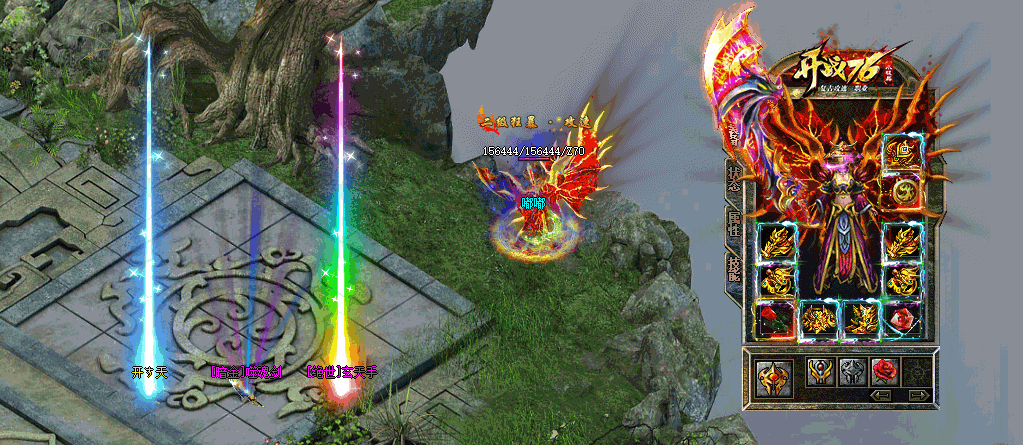Image resolution: width=1023 pixels, height=445 pixels.
Task: Switch to the 状态 status tab
Action: click(x=732, y=178)
